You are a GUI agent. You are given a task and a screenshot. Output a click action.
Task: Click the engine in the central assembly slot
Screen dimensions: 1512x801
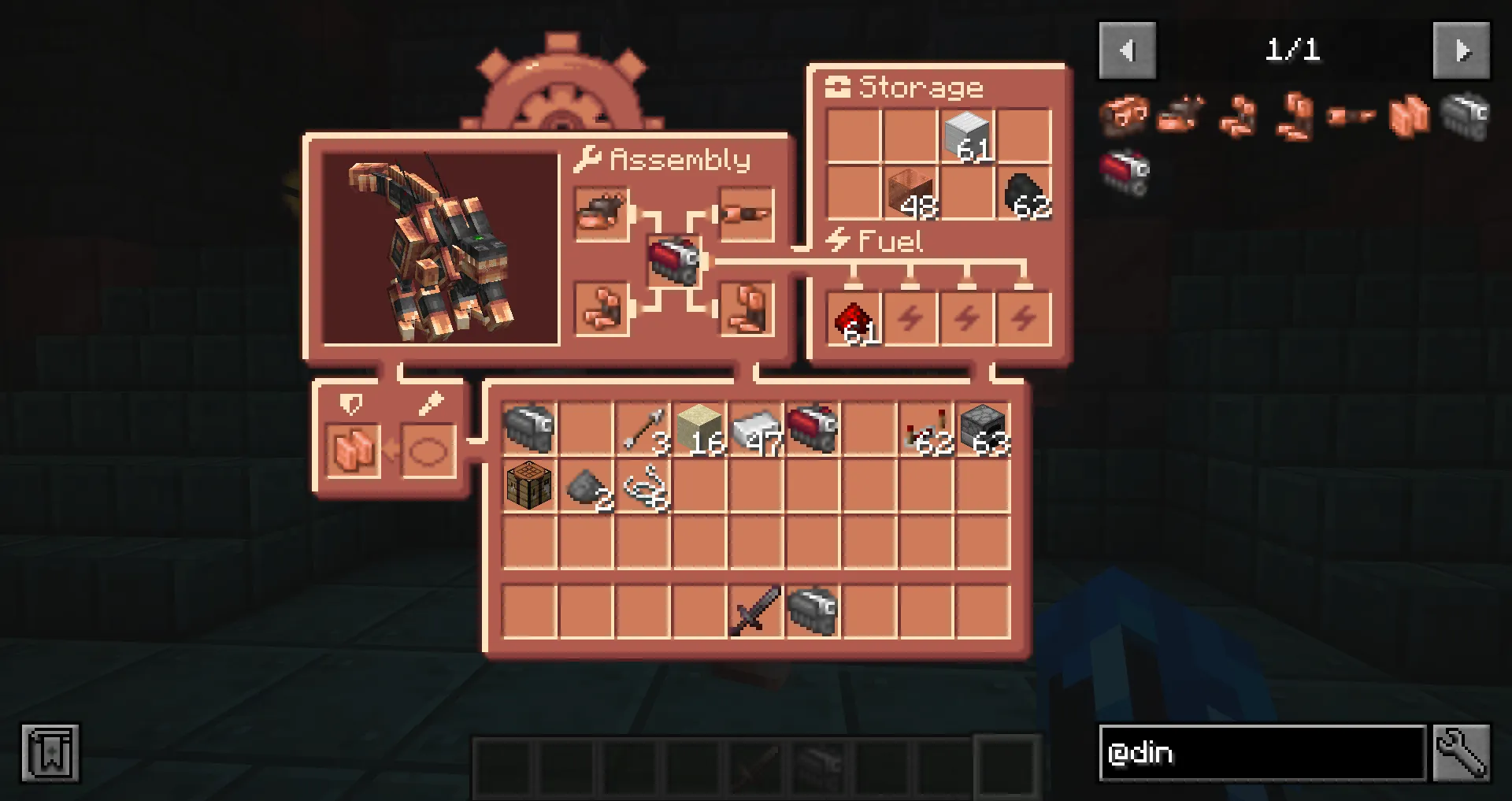click(676, 260)
